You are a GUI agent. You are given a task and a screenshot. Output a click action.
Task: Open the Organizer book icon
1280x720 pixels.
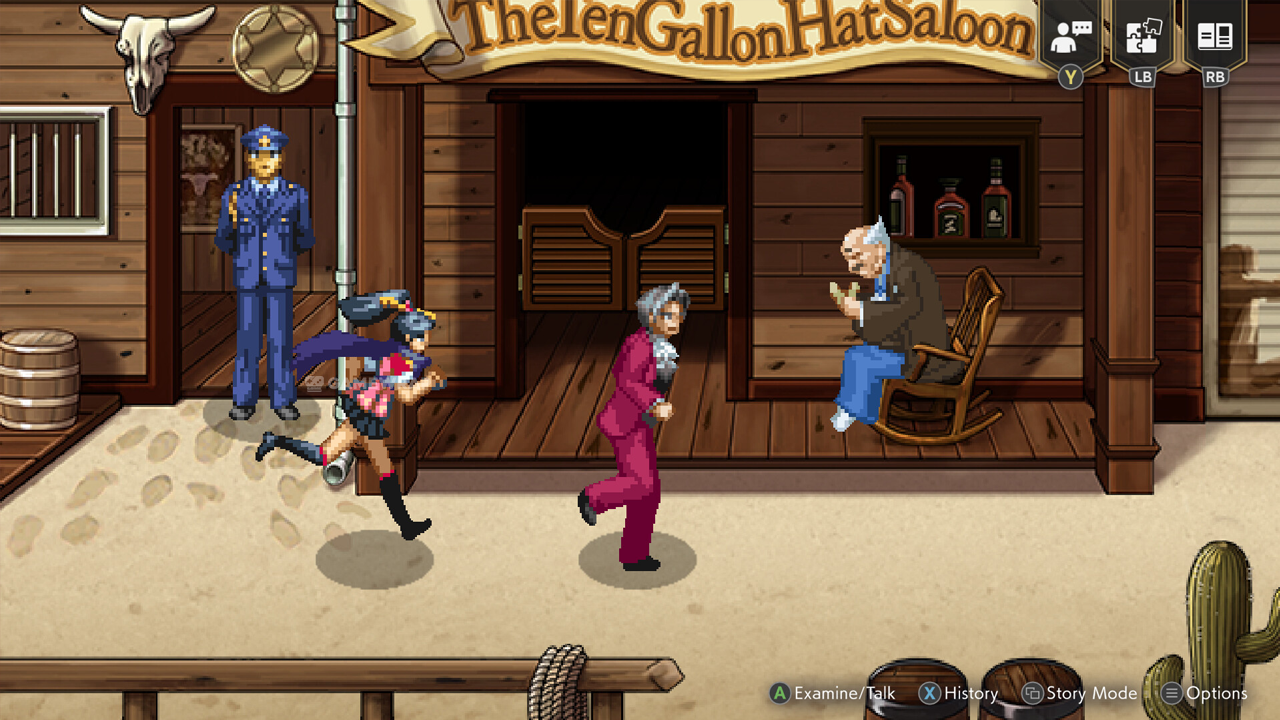coord(1215,38)
